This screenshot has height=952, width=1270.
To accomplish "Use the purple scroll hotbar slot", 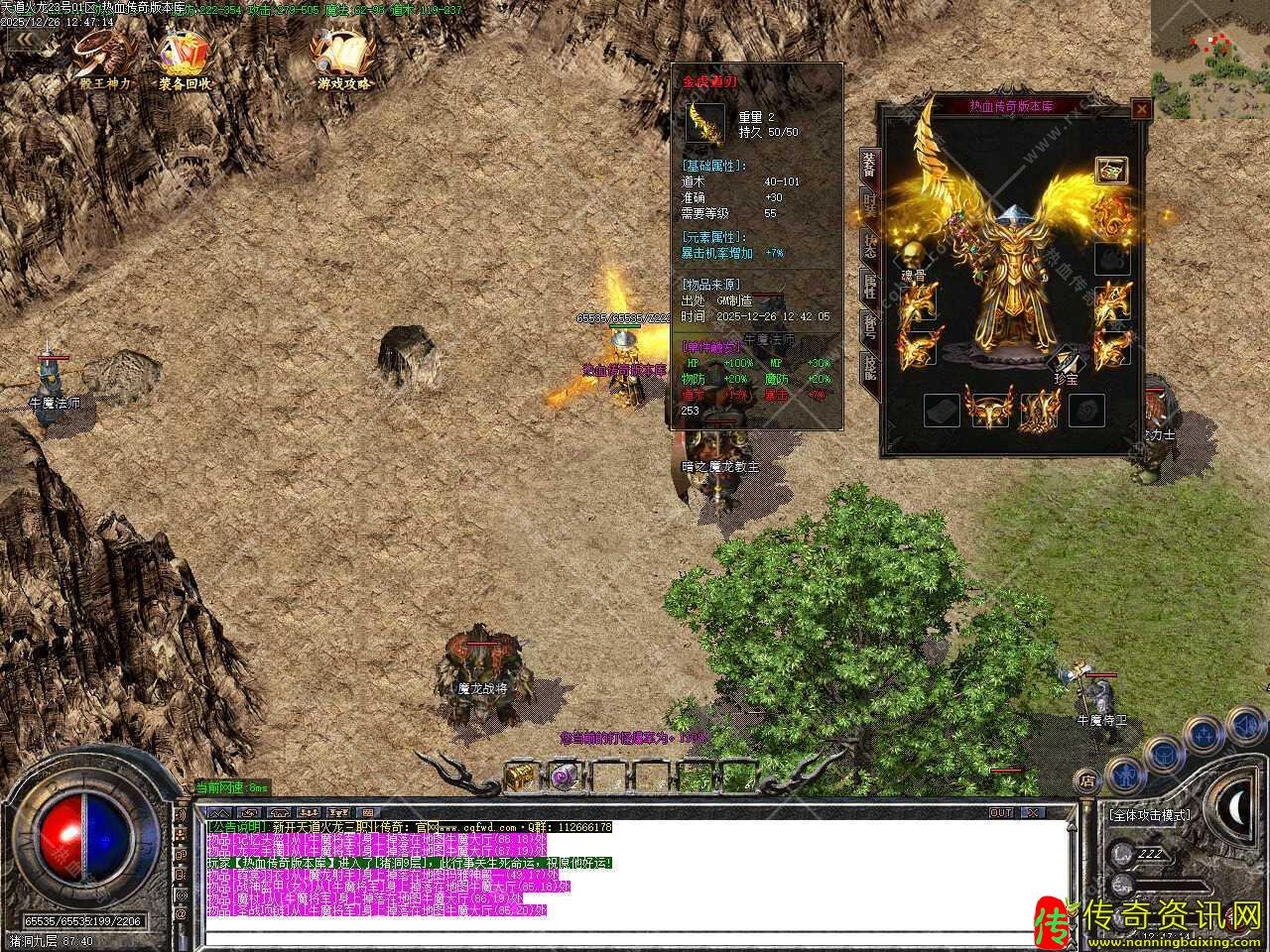I will [x=564, y=777].
